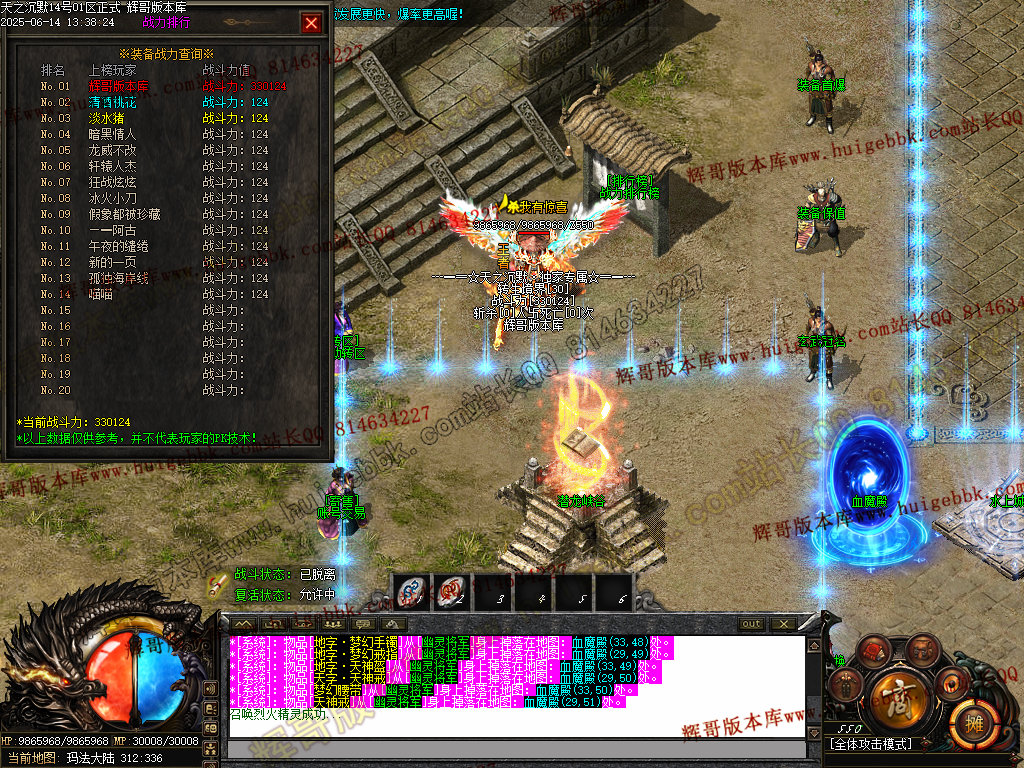Screen dimensions: 1024x768
Task: Close the chat panel with the X button
Action: point(783,624)
